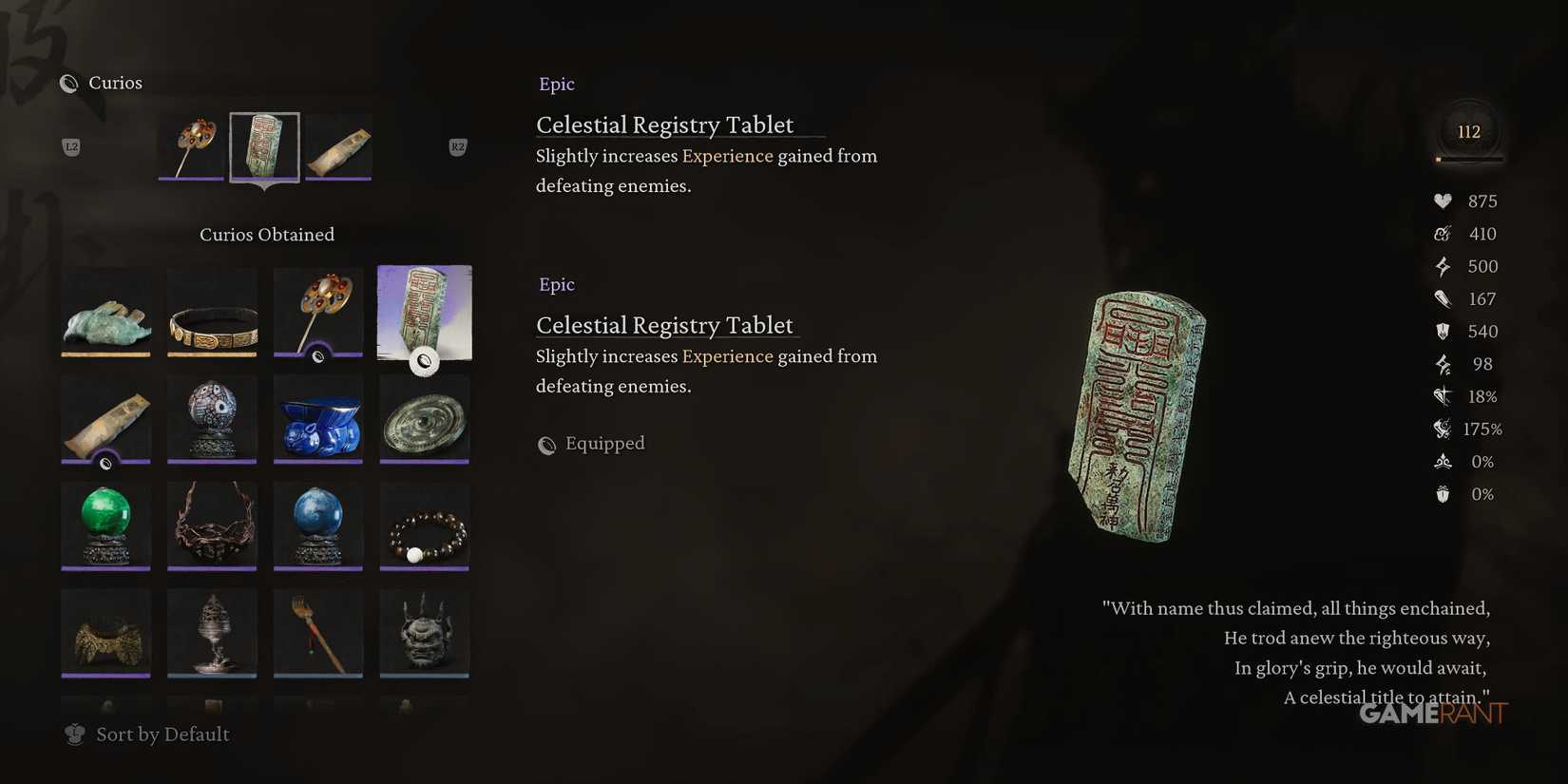Switch to the previous menu tab via L2
The image size is (1568, 784).
pyautogui.click(x=71, y=146)
